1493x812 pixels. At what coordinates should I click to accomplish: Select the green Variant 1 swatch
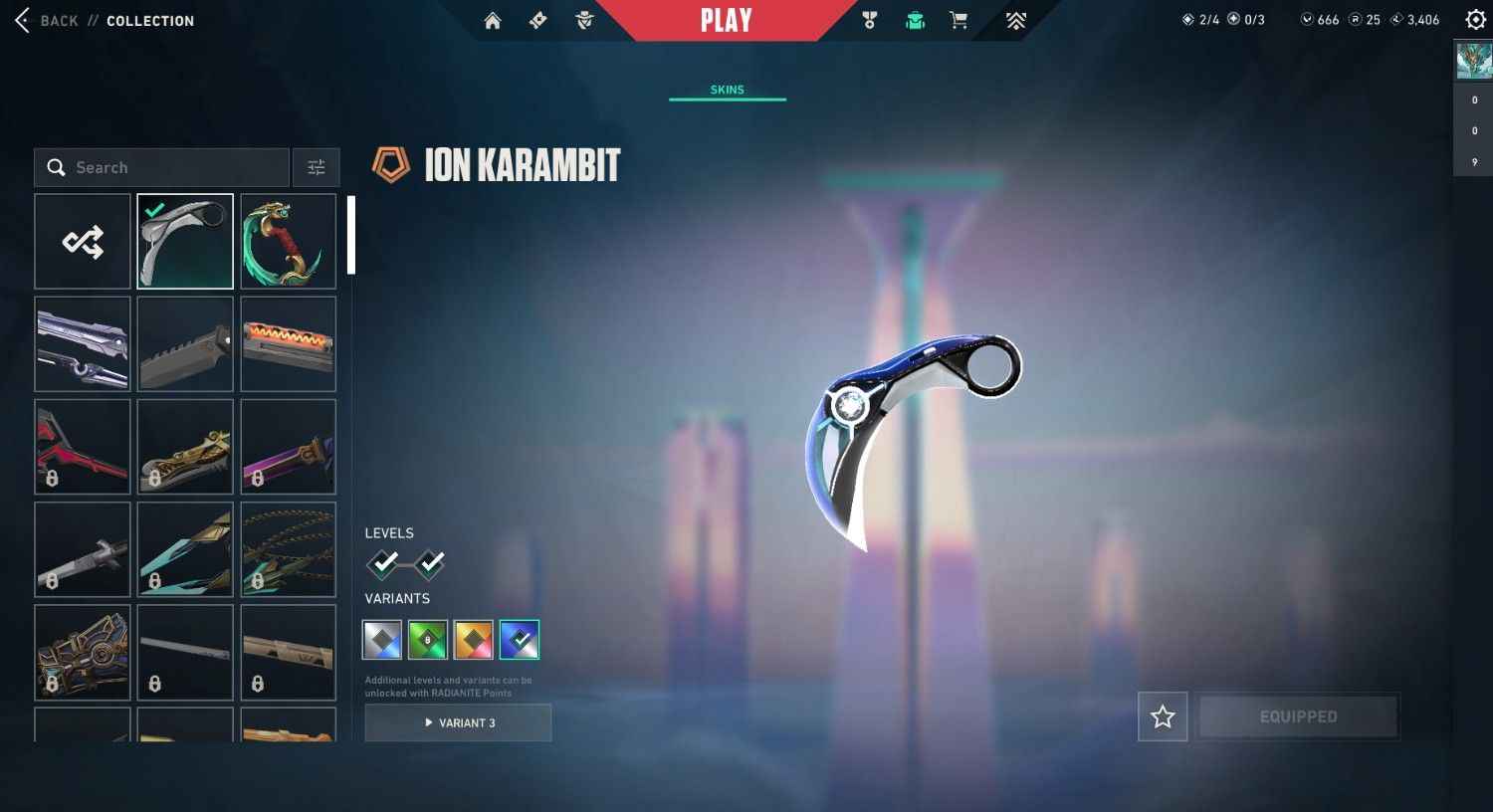click(x=427, y=639)
